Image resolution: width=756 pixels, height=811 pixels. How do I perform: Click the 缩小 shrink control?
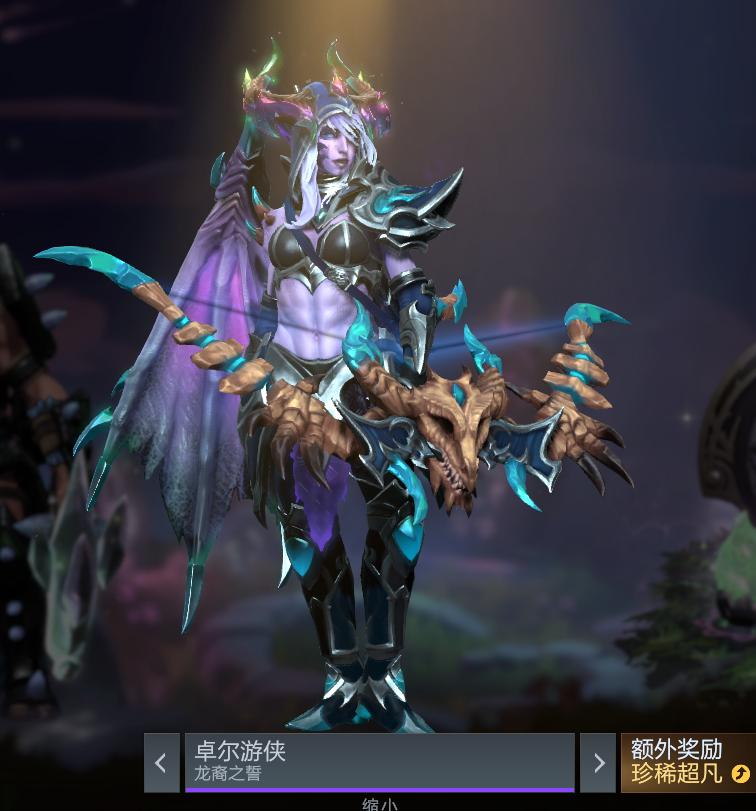[379, 803]
